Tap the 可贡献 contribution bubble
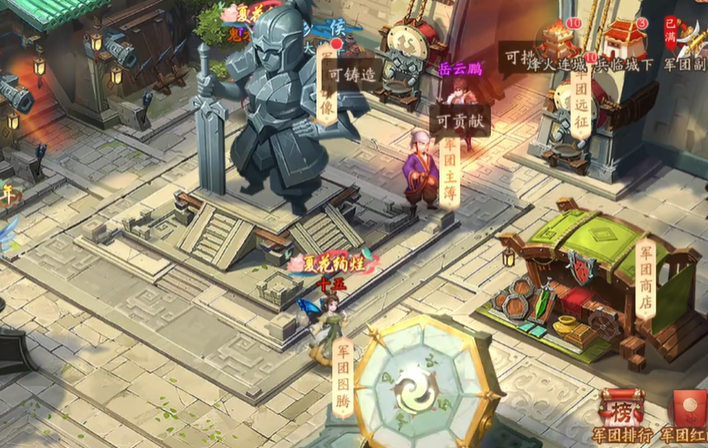The width and height of the screenshot is (708, 448). tap(459, 120)
